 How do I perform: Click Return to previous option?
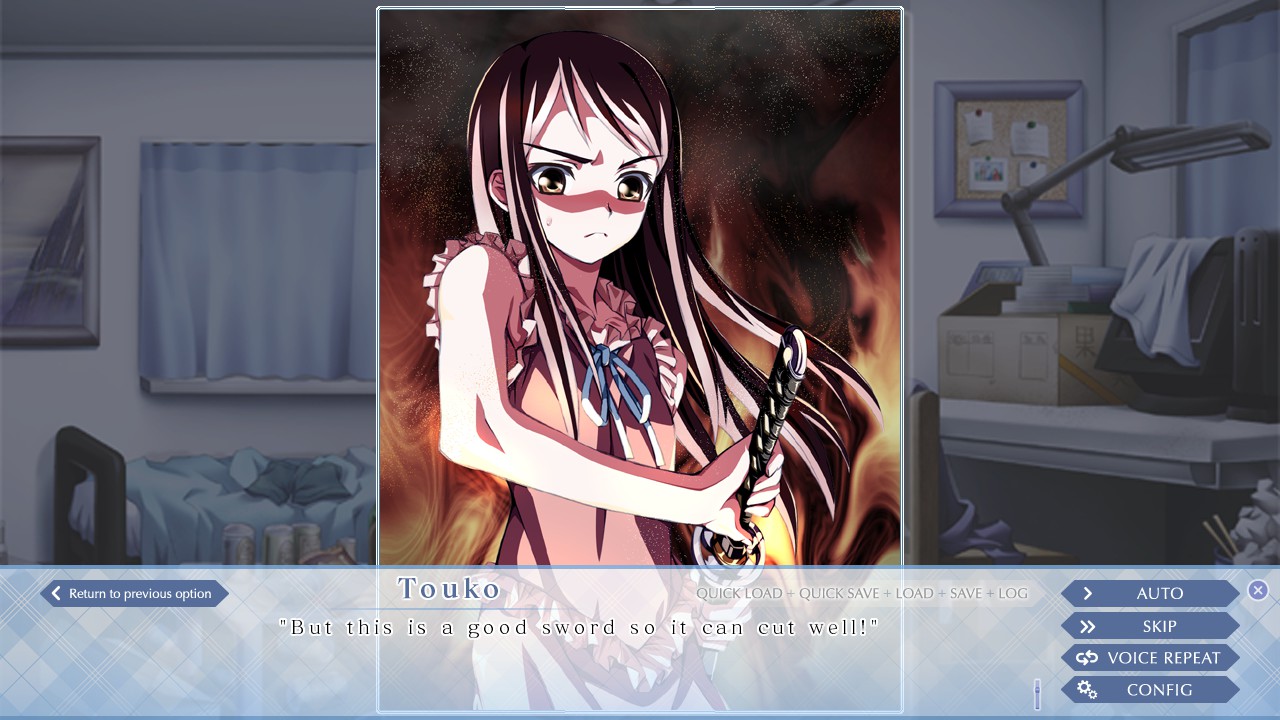point(133,593)
